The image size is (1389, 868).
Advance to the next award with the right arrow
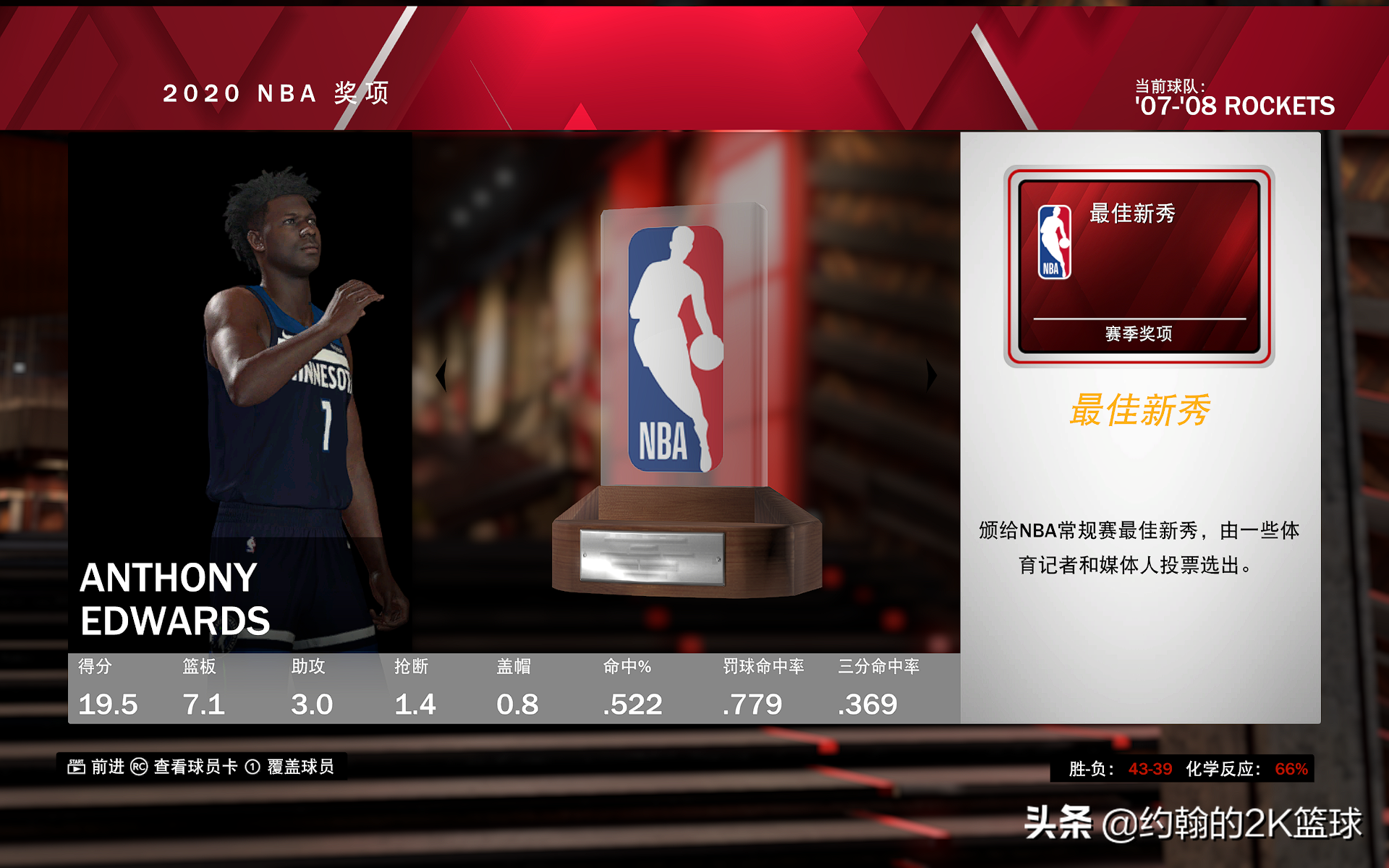pyautogui.click(x=931, y=375)
